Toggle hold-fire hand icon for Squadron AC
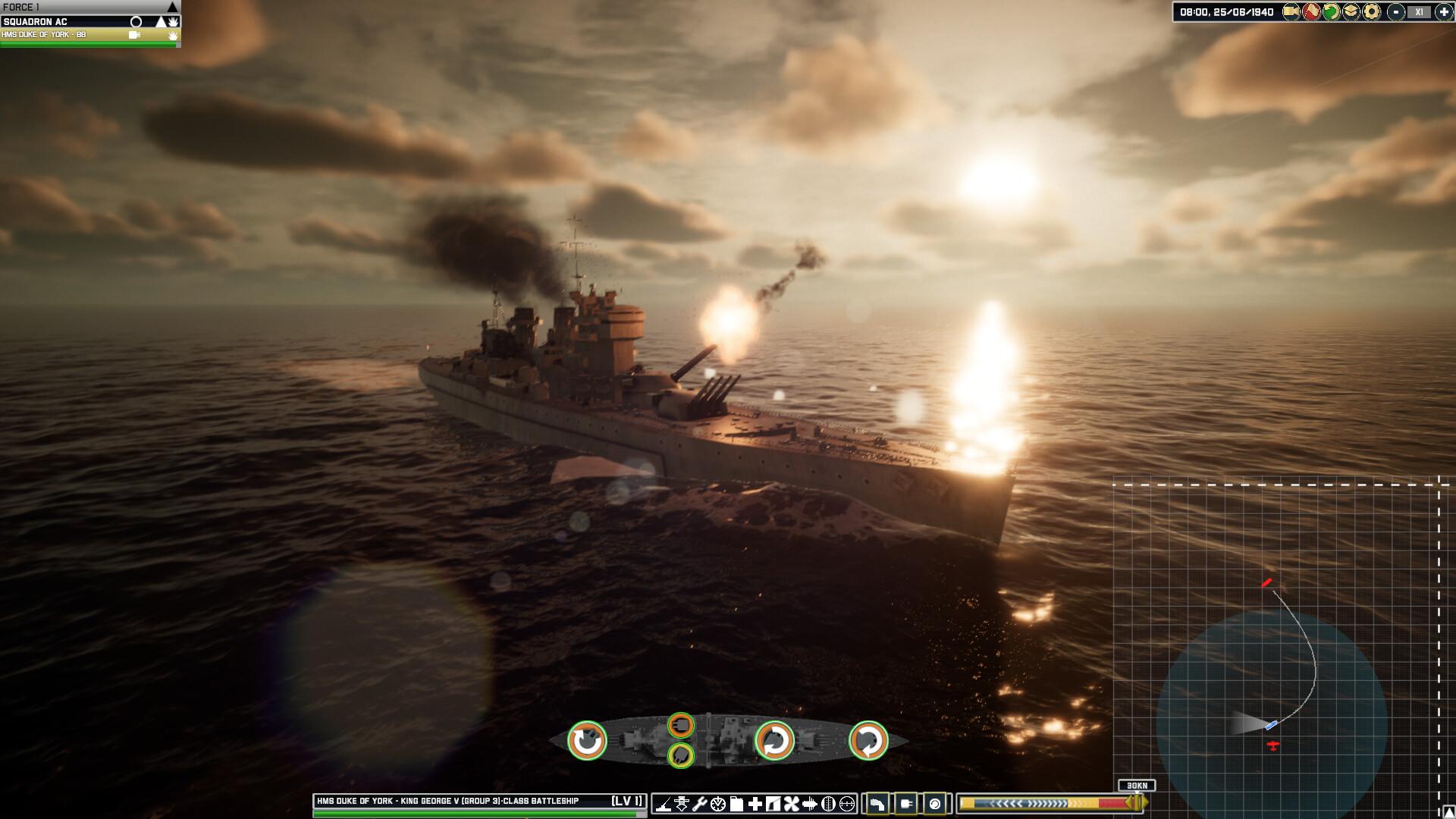 click(174, 22)
